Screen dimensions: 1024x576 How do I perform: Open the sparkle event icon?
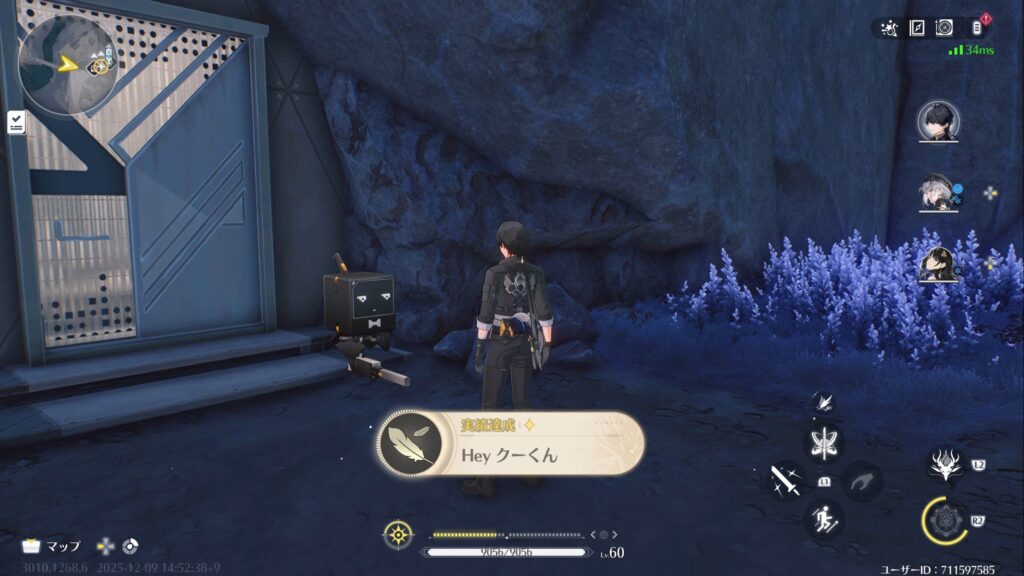click(889, 28)
